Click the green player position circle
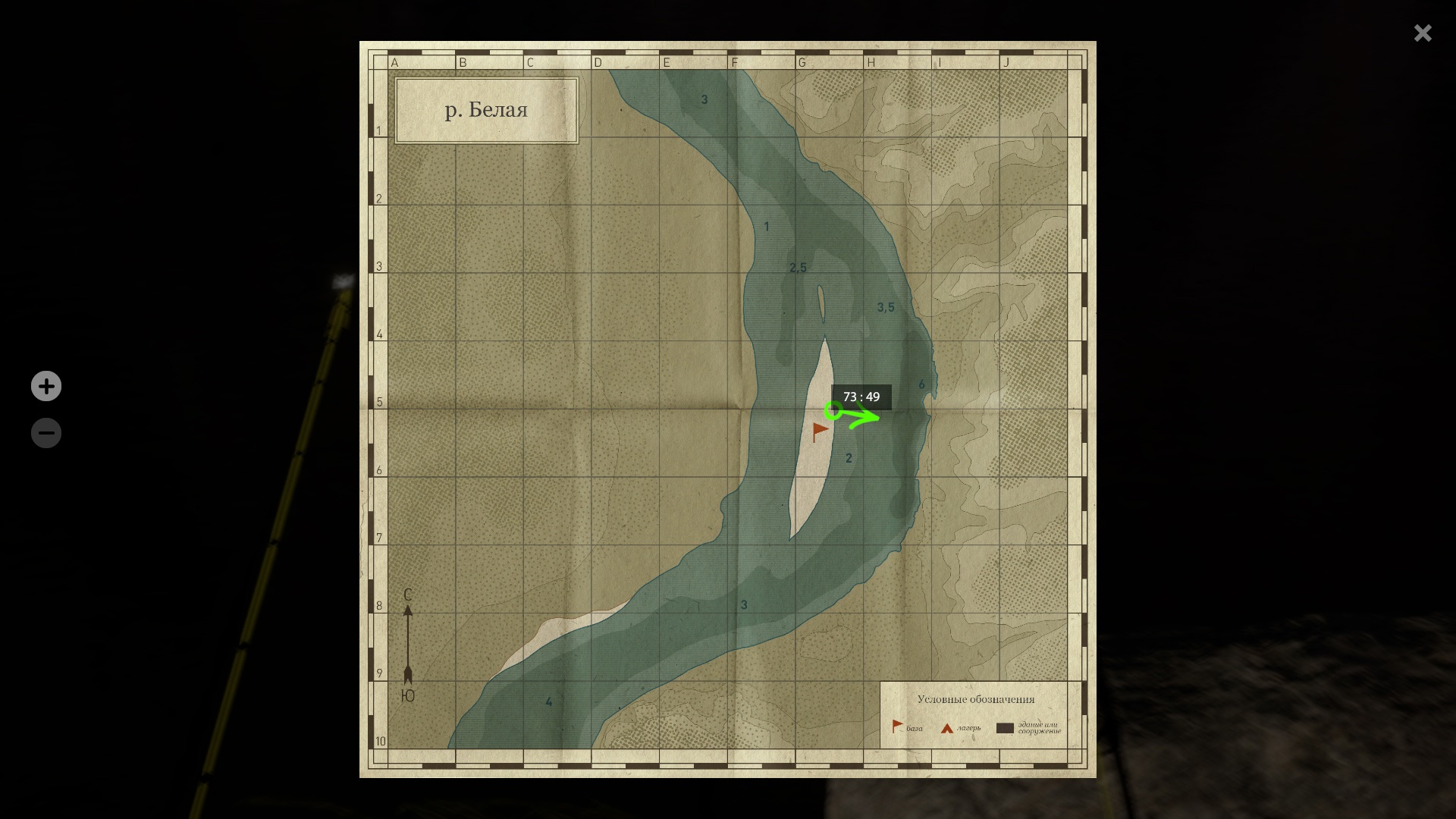The width and height of the screenshot is (1456, 819). pyautogui.click(x=833, y=411)
